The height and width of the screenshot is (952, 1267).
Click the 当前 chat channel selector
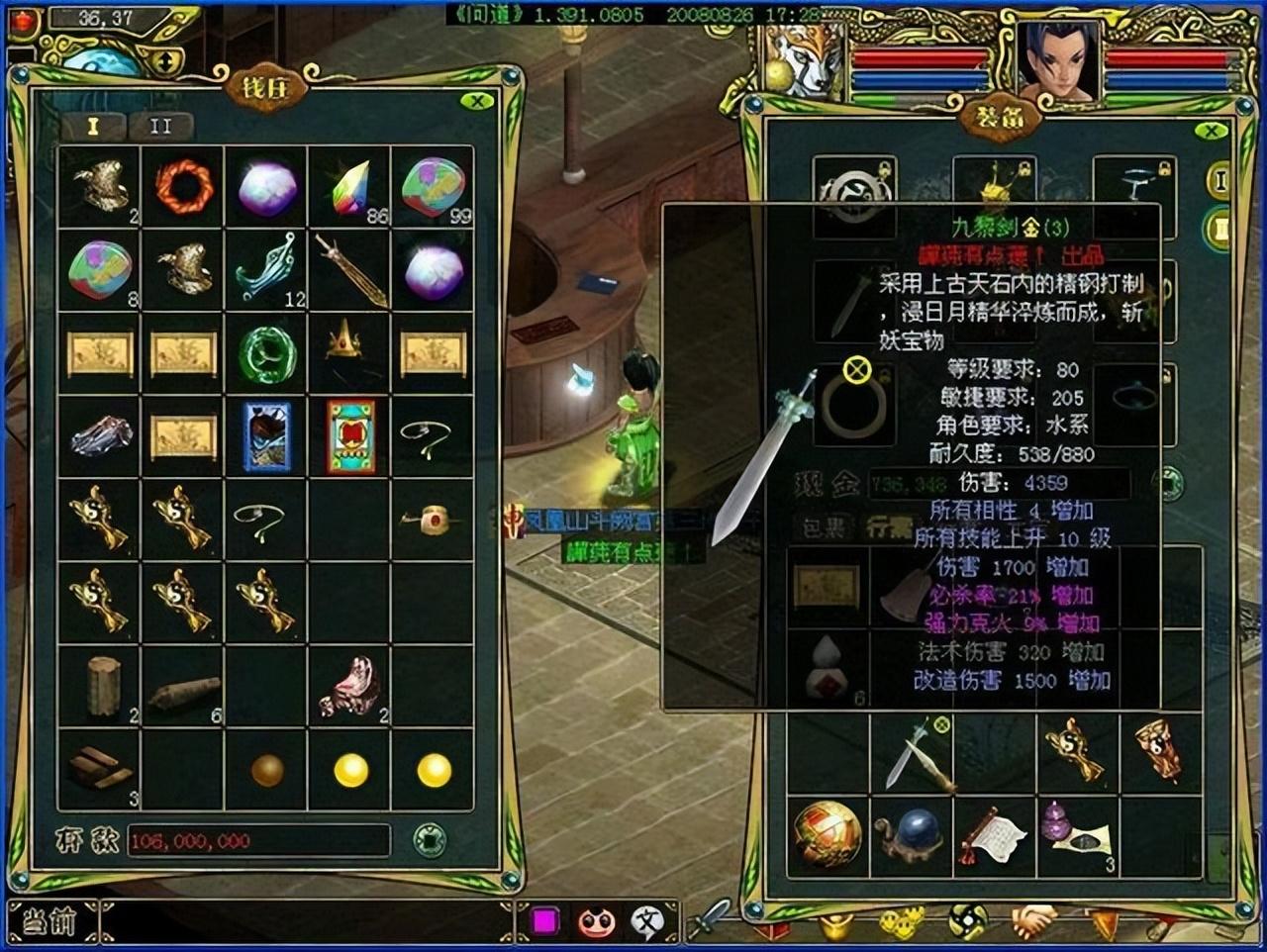(49, 922)
